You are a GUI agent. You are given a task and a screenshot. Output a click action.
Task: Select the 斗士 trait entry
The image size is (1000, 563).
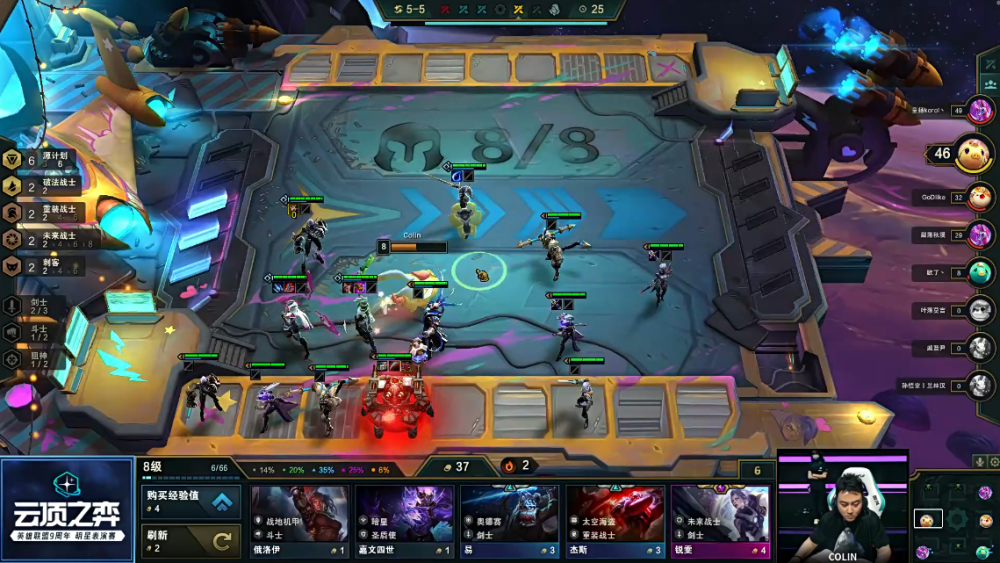pos(30,332)
